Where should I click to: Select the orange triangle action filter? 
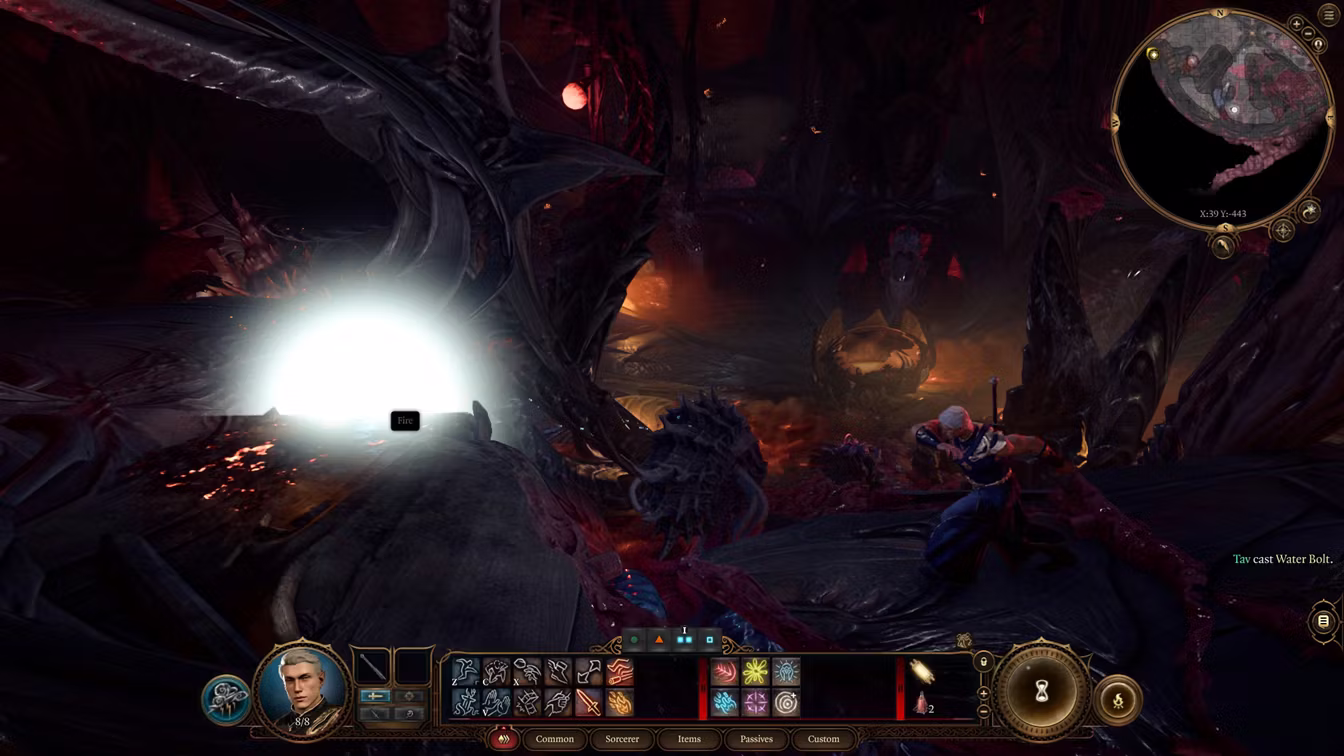(x=659, y=640)
